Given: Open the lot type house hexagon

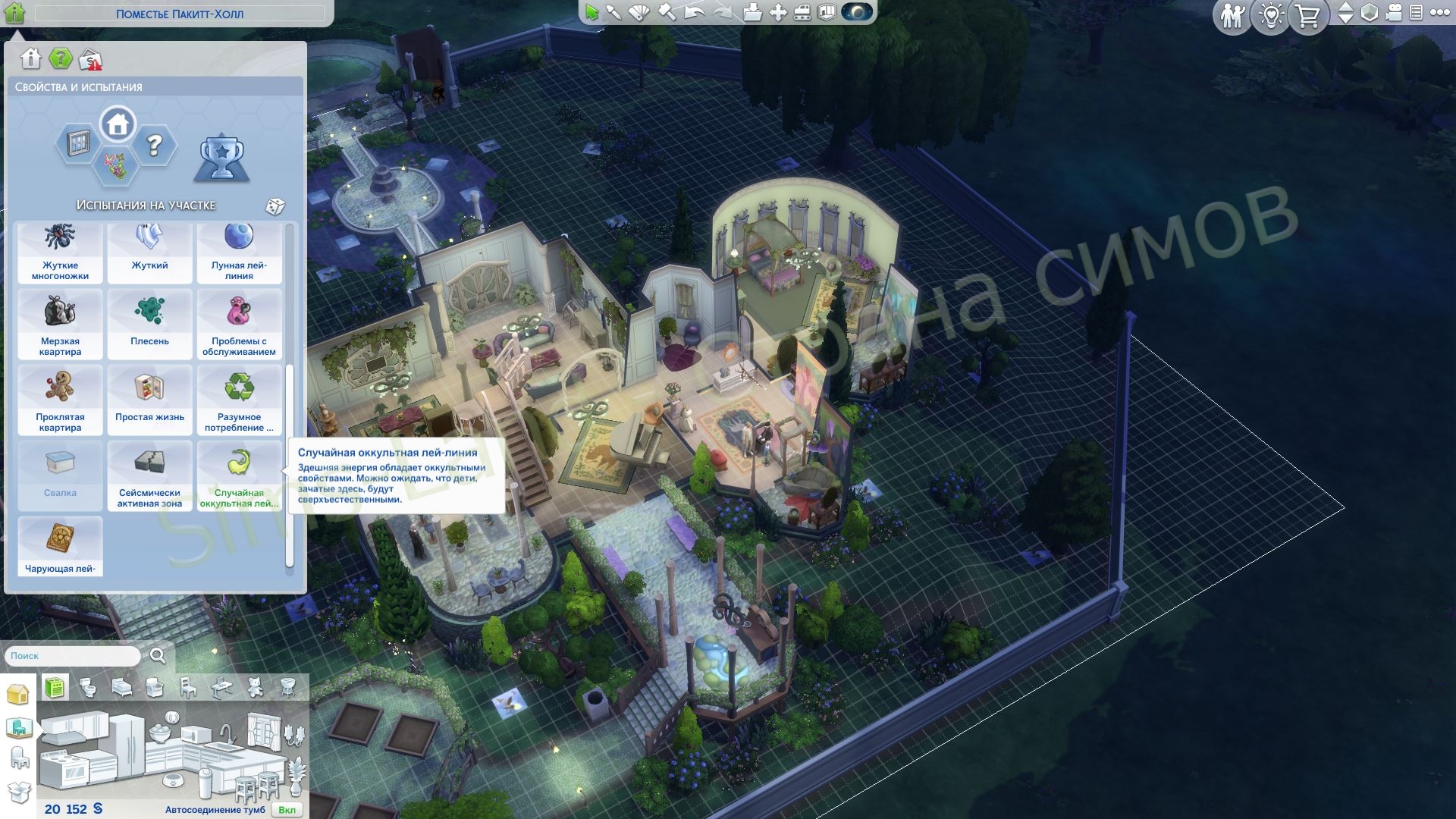Looking at the screenshot, I should 118,124.
